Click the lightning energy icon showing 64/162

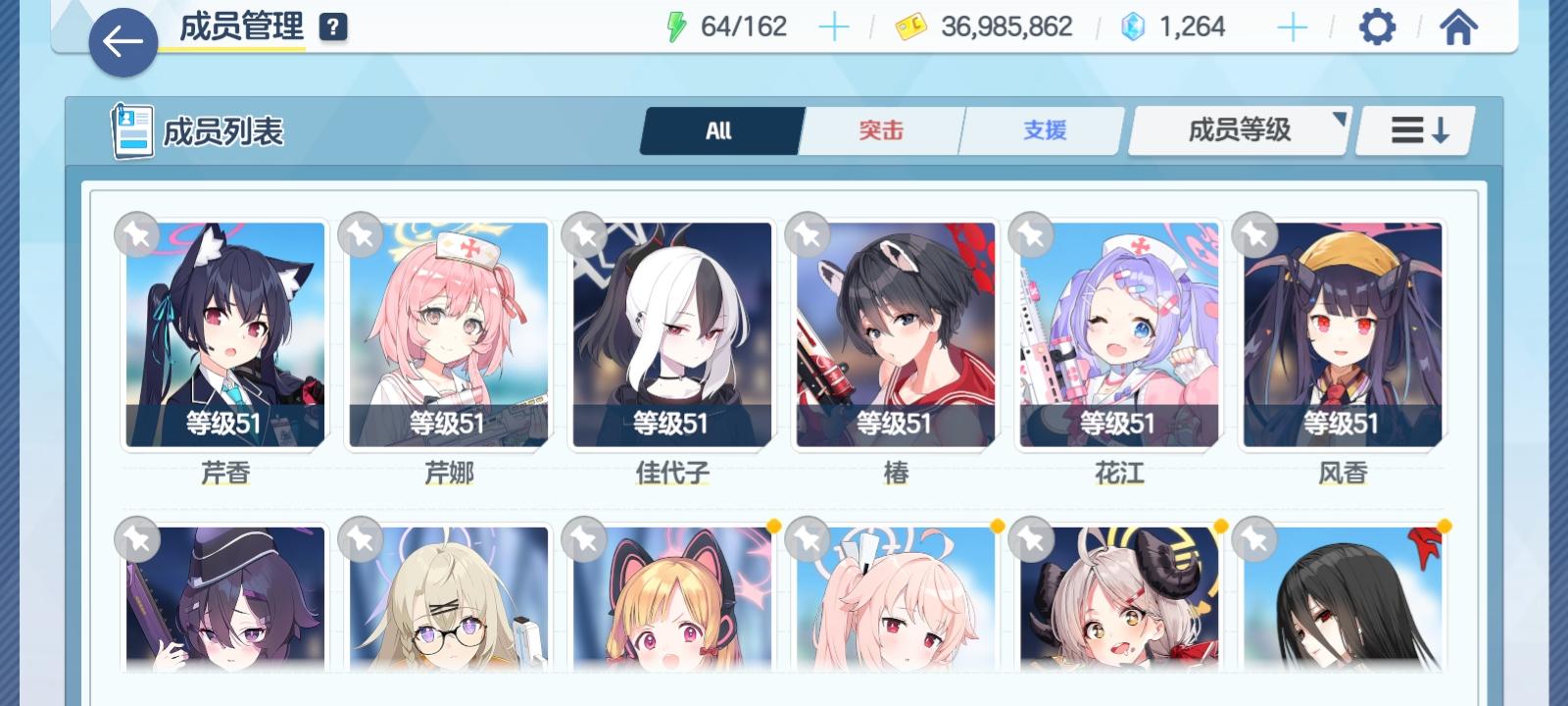point(677,26)
